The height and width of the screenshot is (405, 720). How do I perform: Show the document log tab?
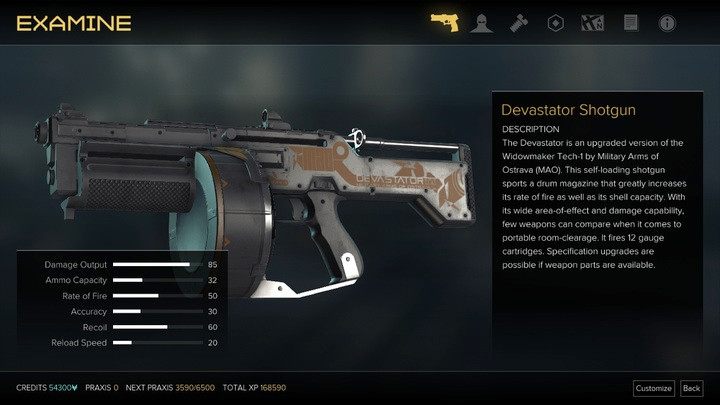click(x=630, y=21)
